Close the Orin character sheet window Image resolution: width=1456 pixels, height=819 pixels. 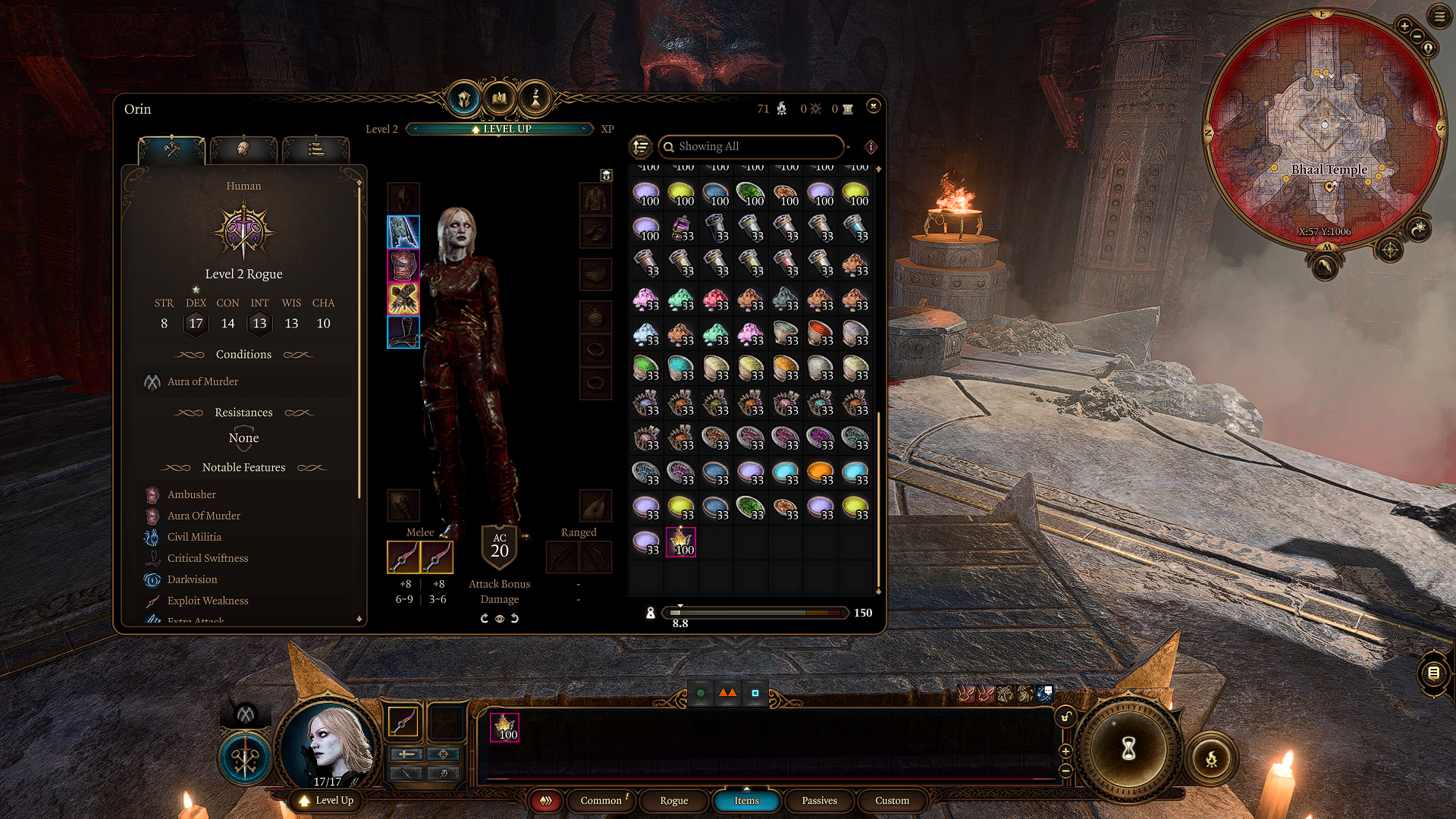874,106
